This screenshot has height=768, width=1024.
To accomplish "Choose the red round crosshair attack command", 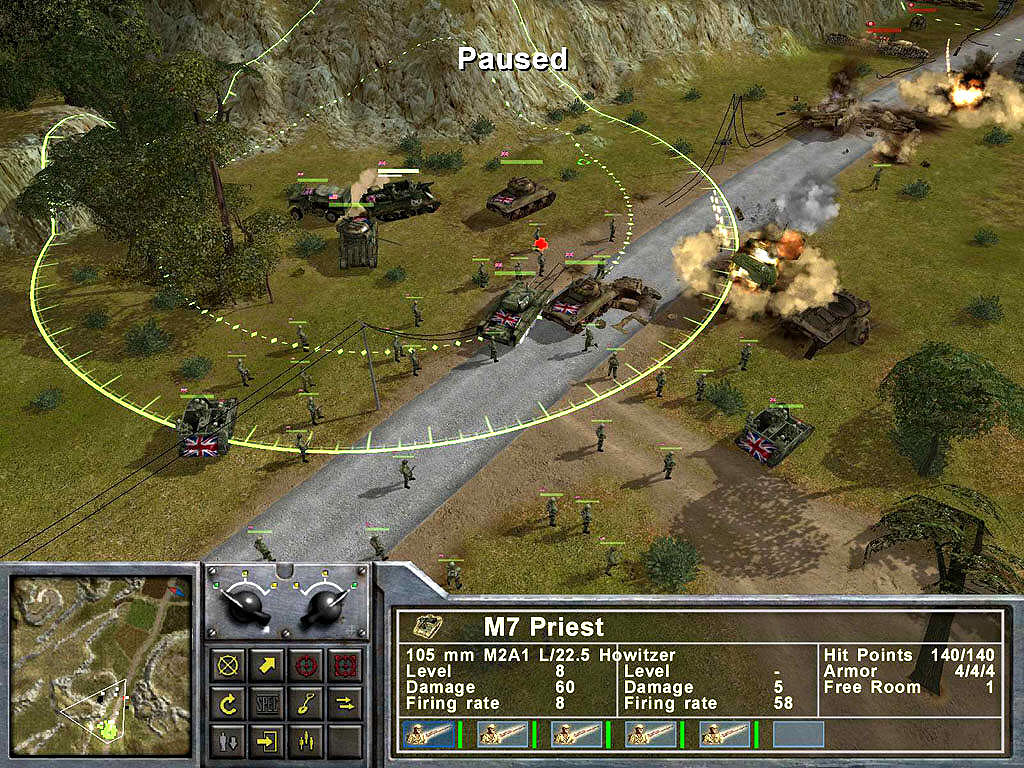I will click(306, 665).
